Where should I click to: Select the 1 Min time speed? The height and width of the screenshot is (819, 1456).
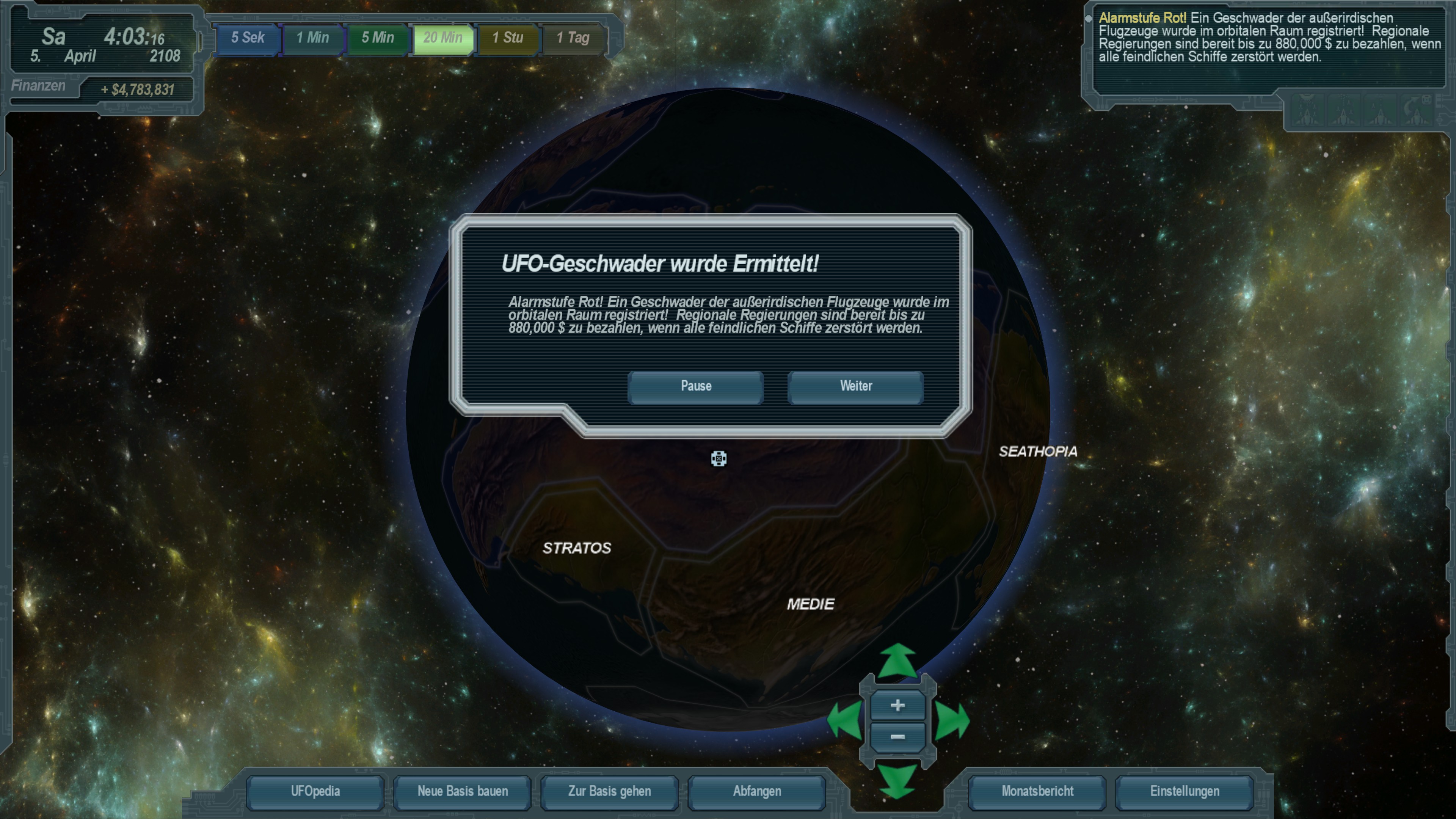[x=312, y=38]
